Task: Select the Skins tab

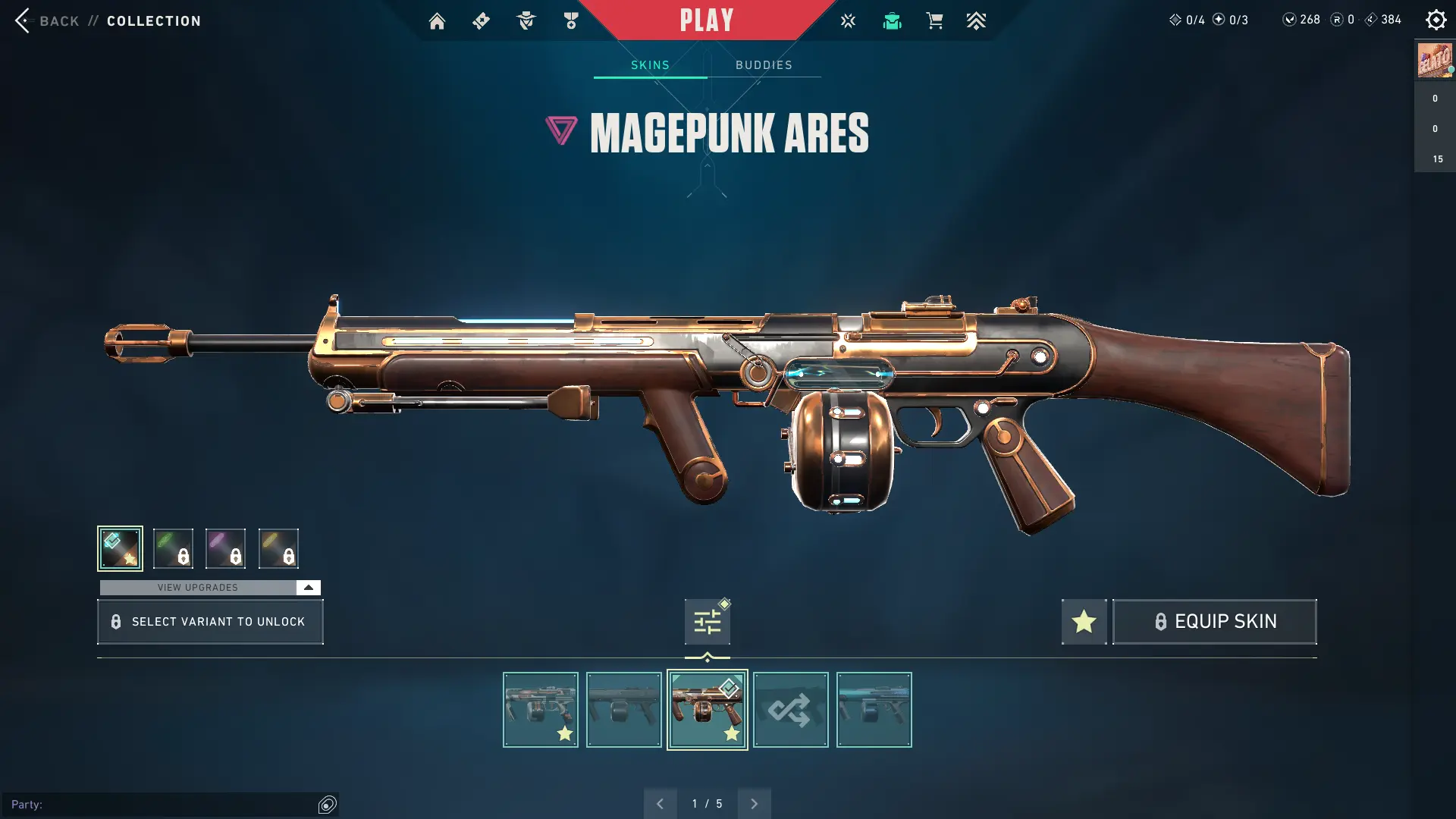Action: 650,65
